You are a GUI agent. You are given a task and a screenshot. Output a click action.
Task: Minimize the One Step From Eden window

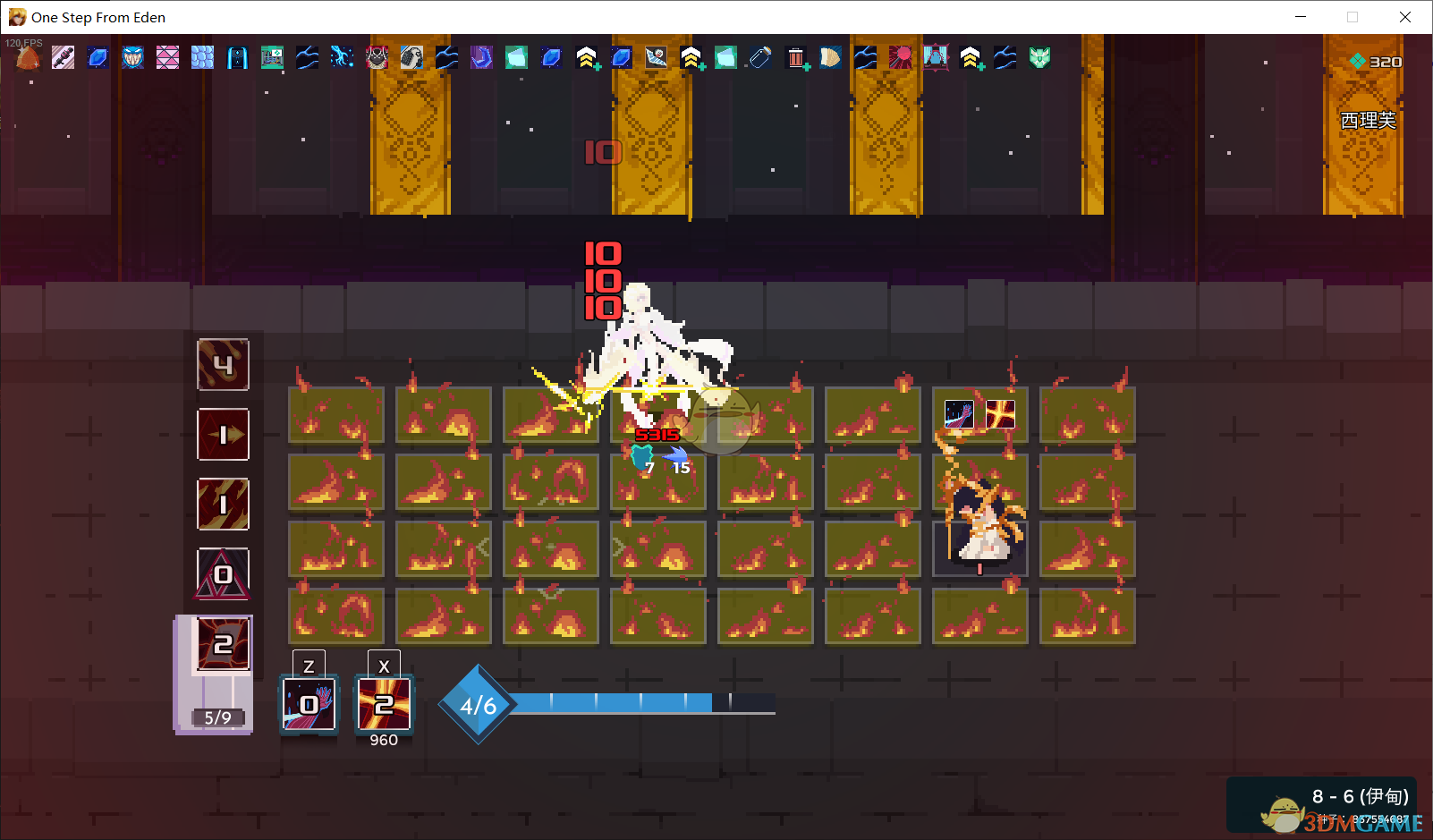[x=1301, y=17]
